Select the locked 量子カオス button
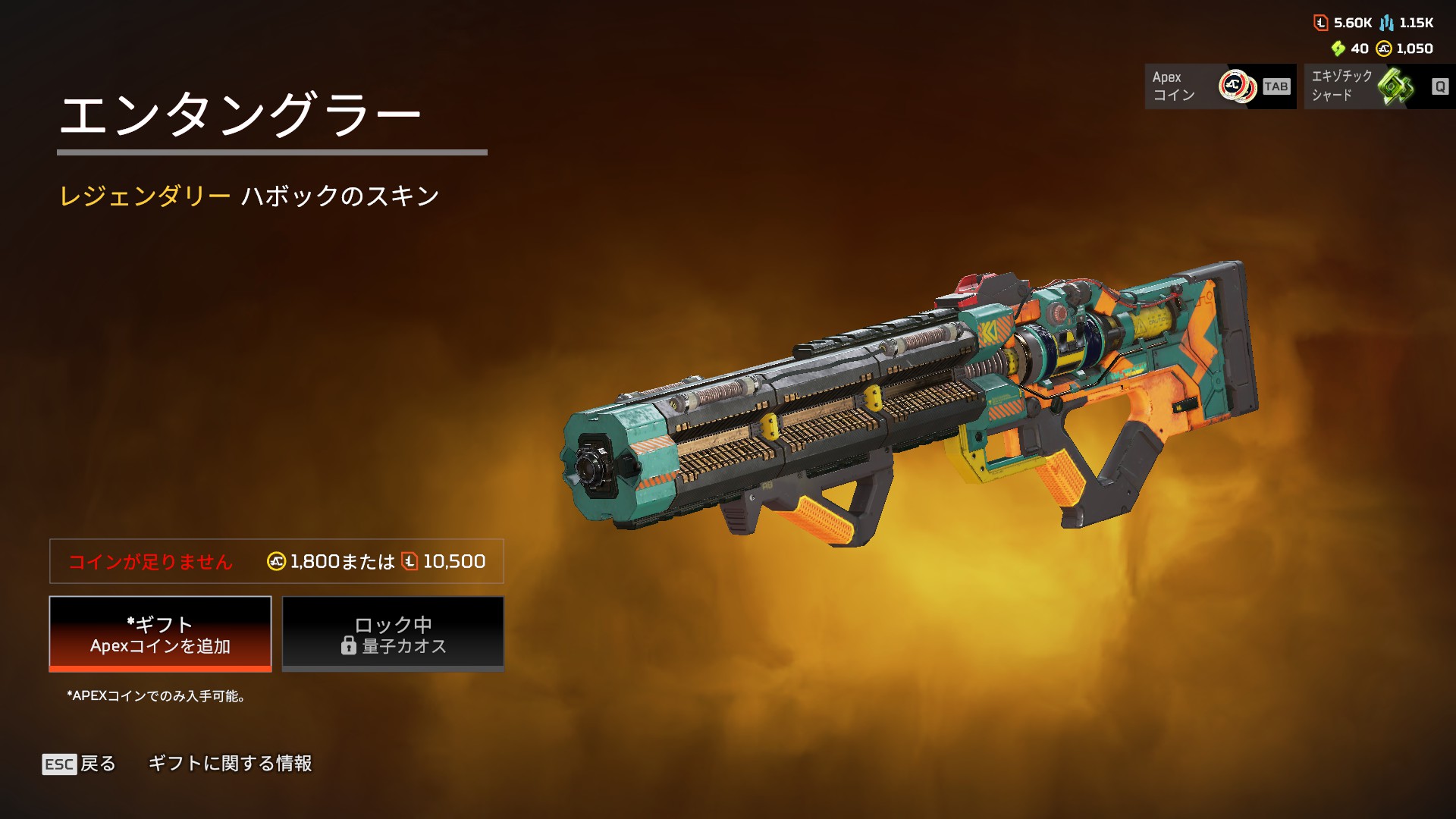This screenshot has width=1456, height=819. tap(393, 634)
